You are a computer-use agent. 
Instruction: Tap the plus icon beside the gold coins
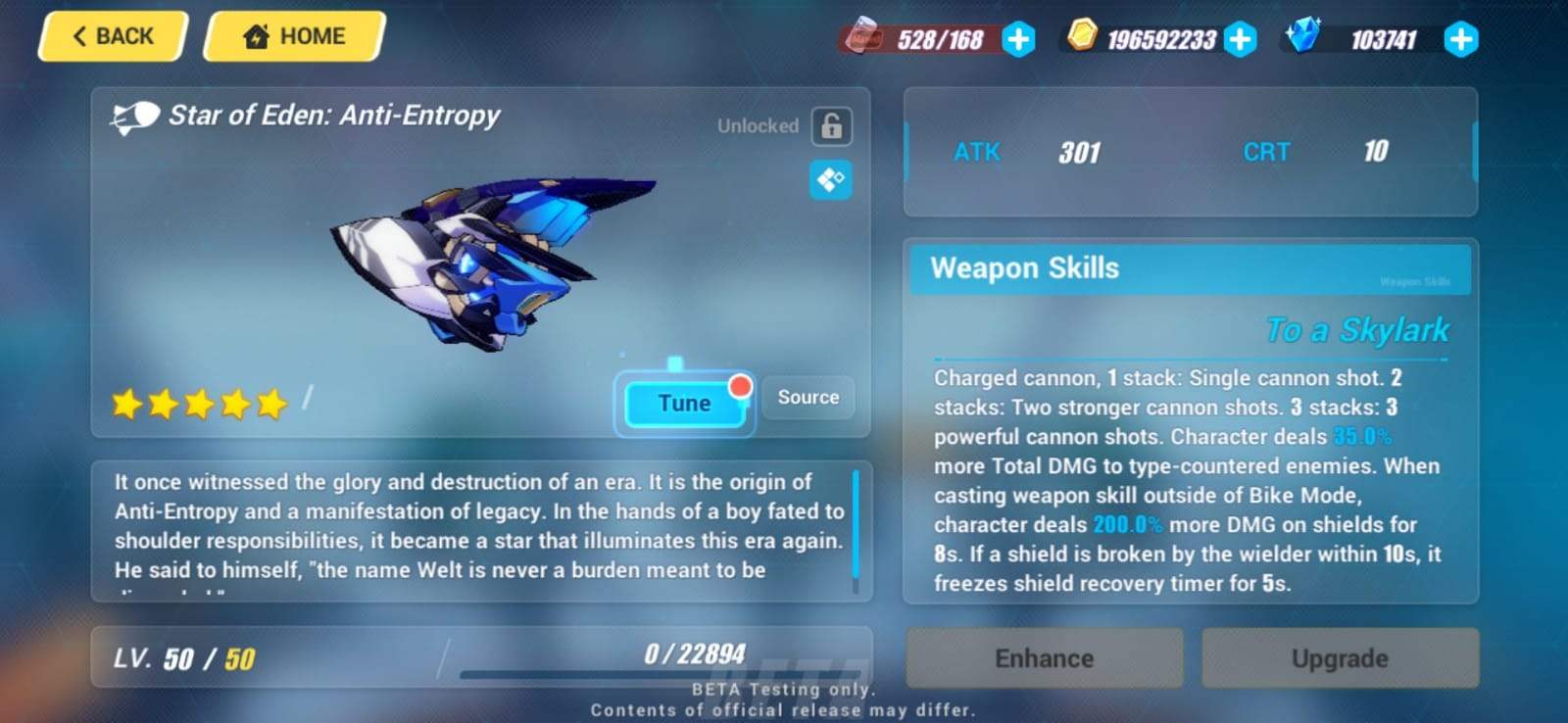tap(1242, 39)
